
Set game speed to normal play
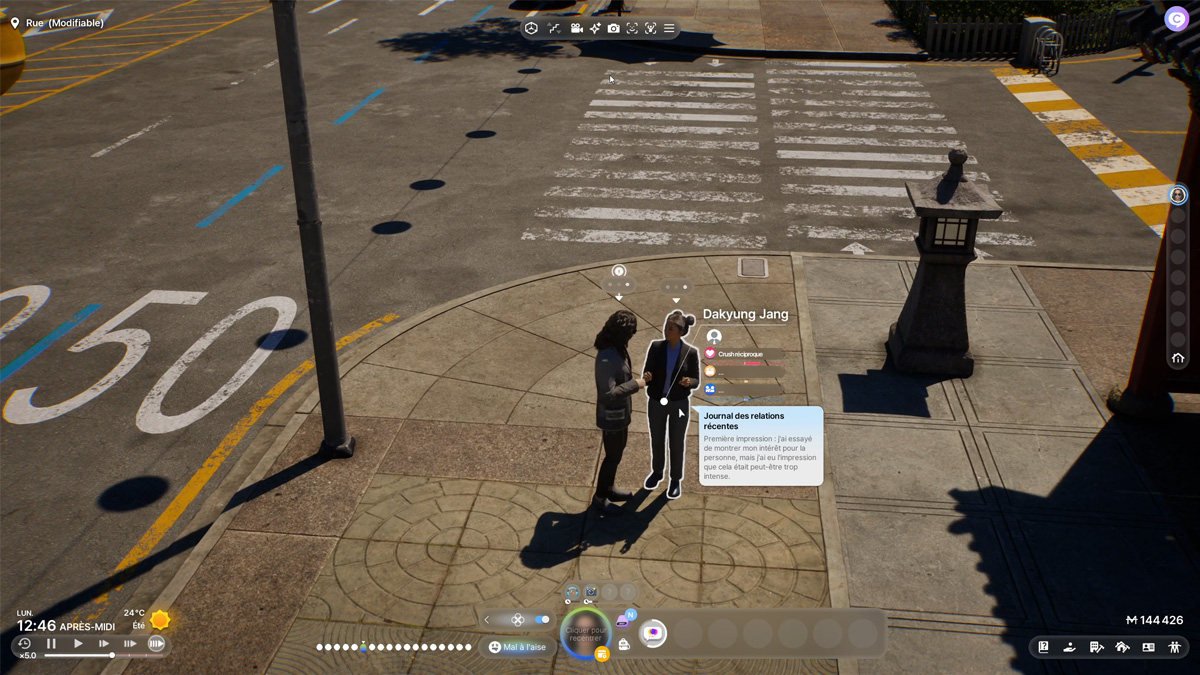pos(78,644)
